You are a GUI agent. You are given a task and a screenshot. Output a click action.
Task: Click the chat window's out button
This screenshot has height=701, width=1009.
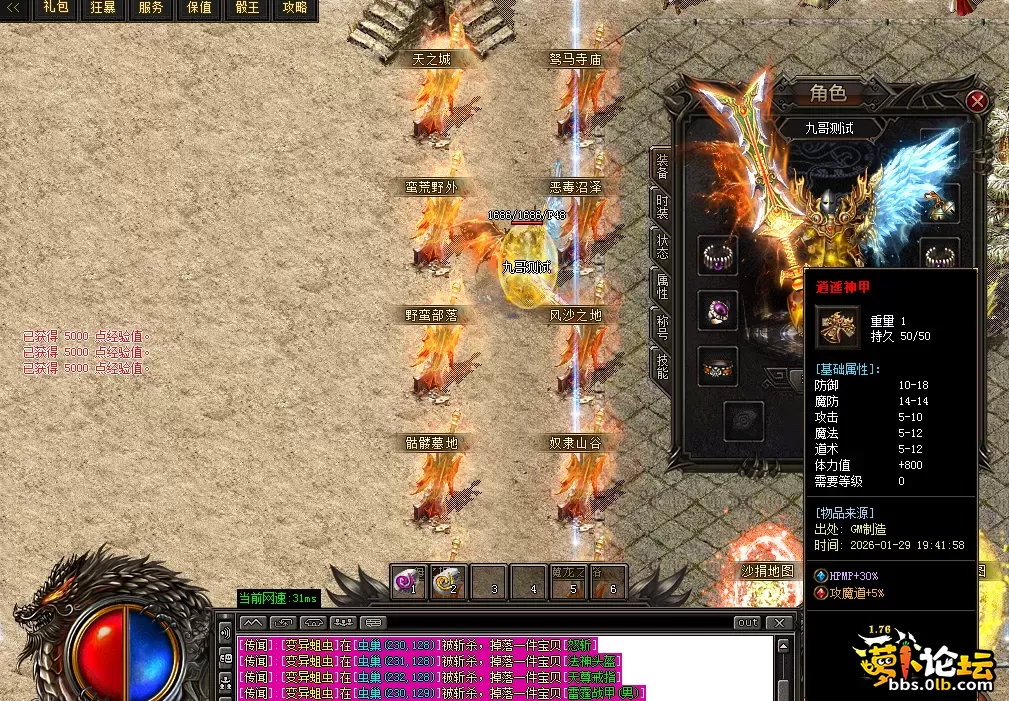click(748, 622)
